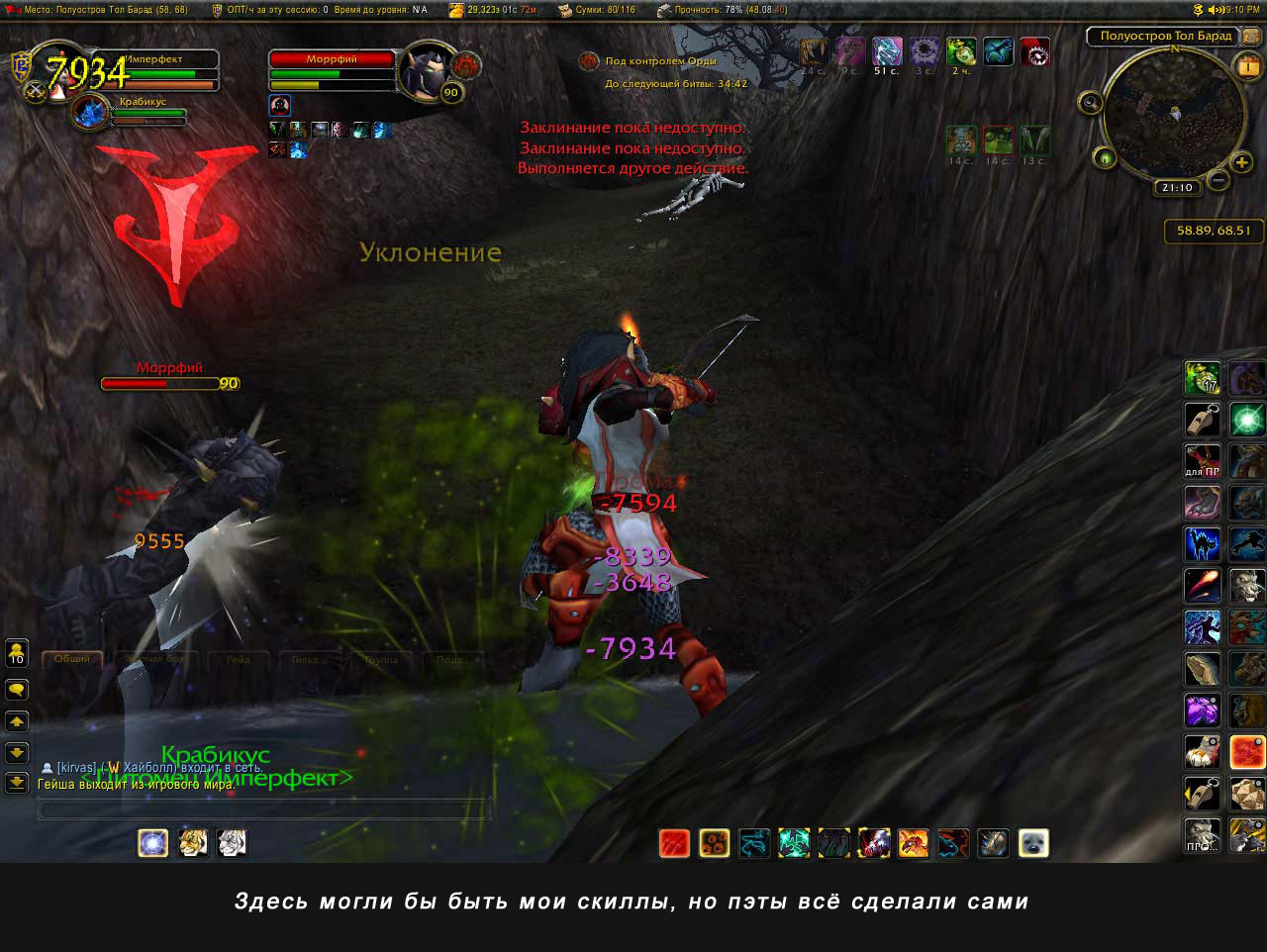Activate the white seal pet ability
The height and width of the screenshot is (952, 1267).
[x=1033, y=843]
